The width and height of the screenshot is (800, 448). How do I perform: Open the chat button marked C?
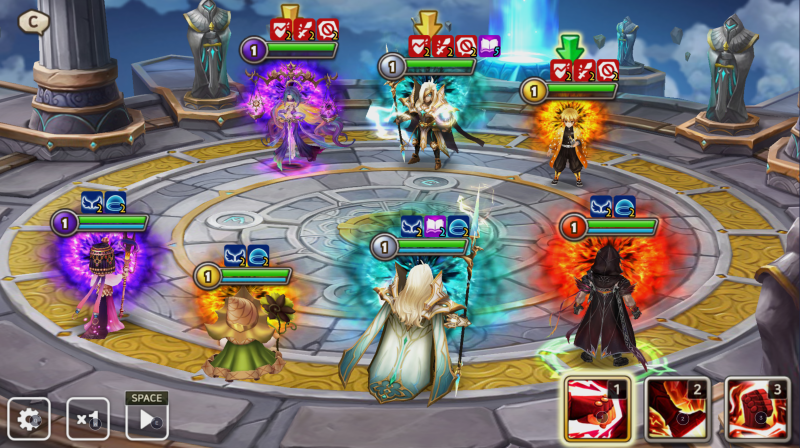[x=34, y=21]
